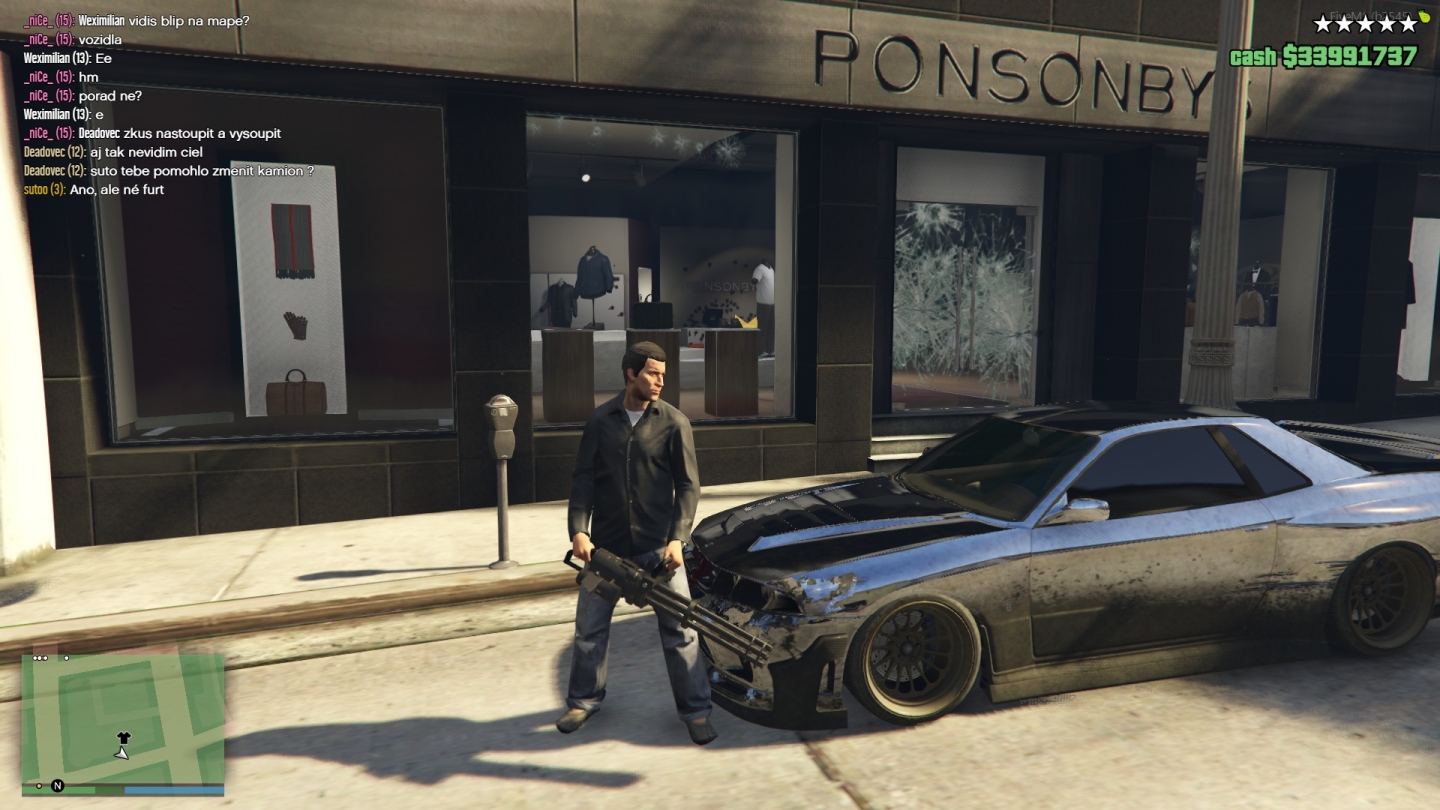Click the white player arrow on minimap
This screenshot has width=1440, height=810.
(122, 753)
